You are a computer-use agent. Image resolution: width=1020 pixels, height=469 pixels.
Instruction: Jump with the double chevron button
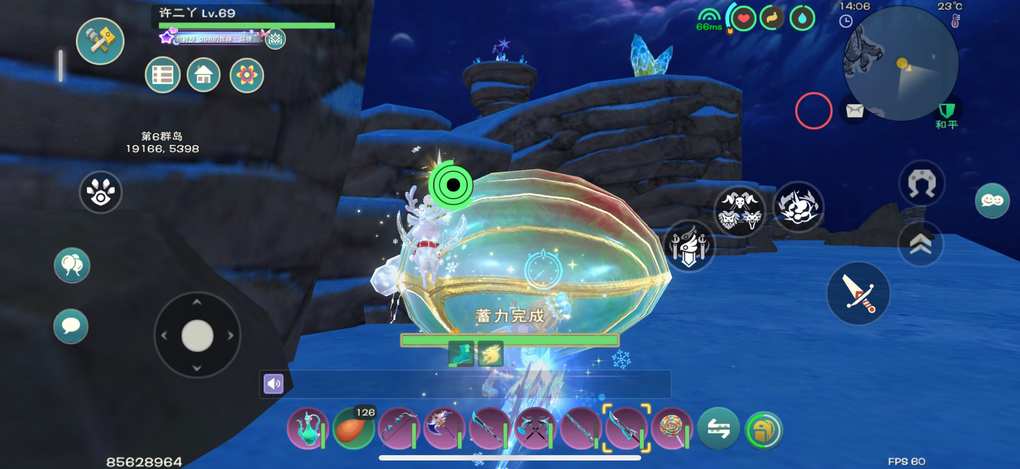pos(920,243)
